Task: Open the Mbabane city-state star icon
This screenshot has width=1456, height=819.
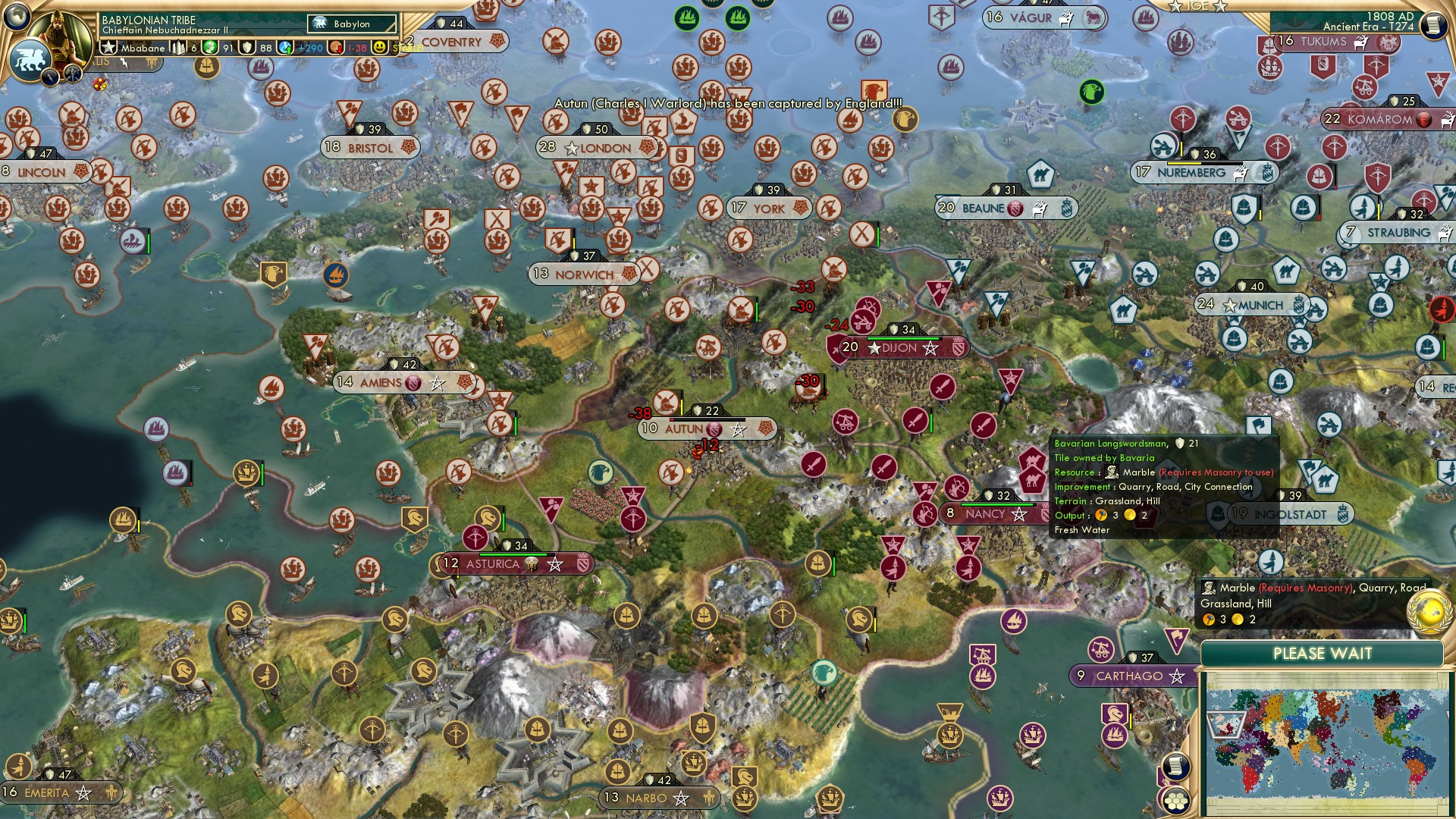Action: [109, 47]
